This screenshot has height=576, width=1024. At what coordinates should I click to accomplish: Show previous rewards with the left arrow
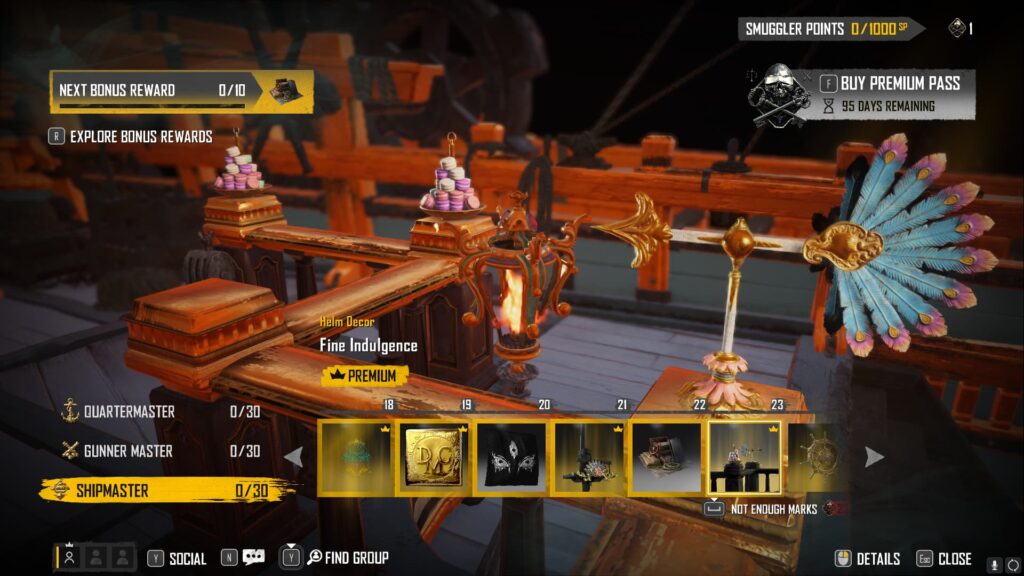click(x=294, y=457)
